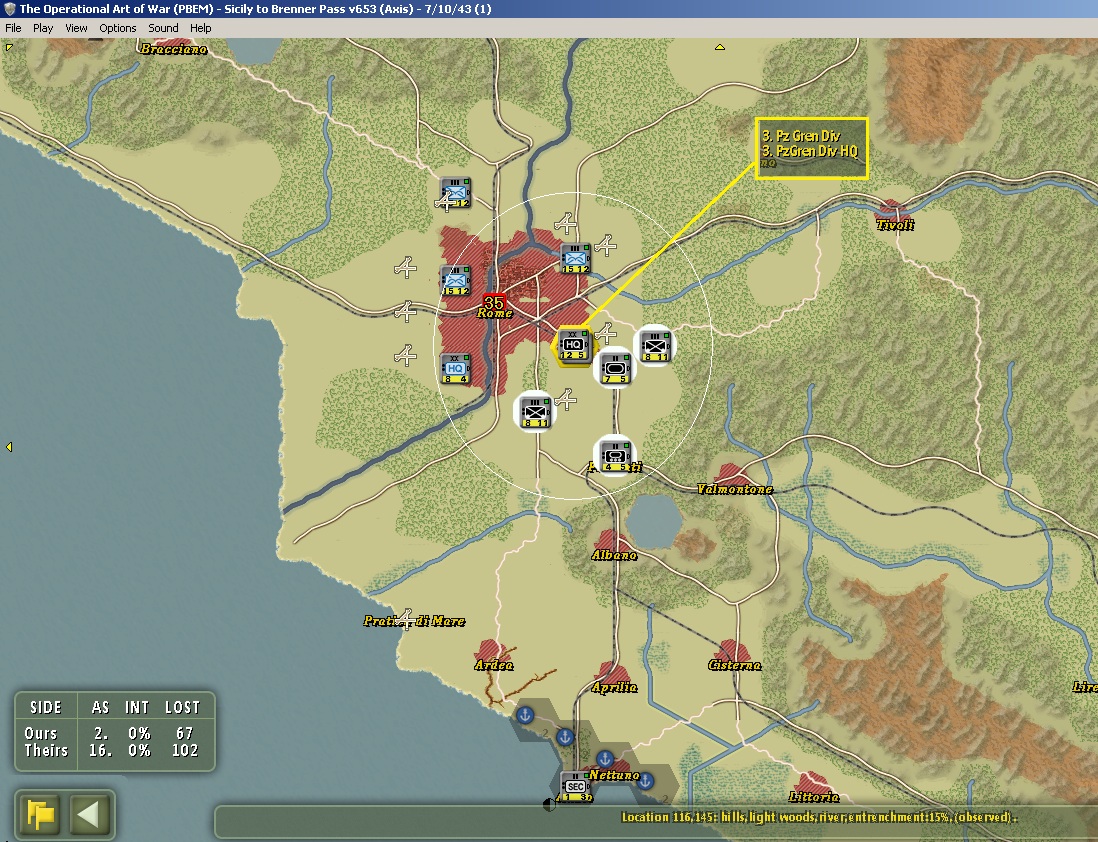Screen dimensions: 1098x842
Task: Click the yellow flags button
Action: click(x=41, y=814)
